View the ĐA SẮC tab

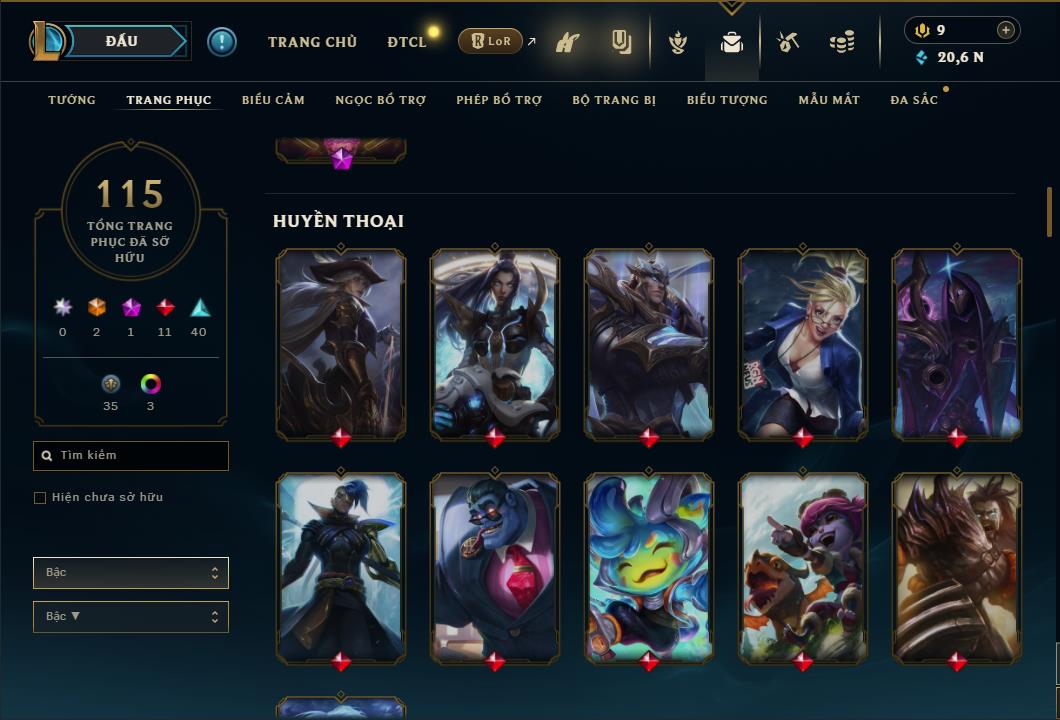coord(914,100)
